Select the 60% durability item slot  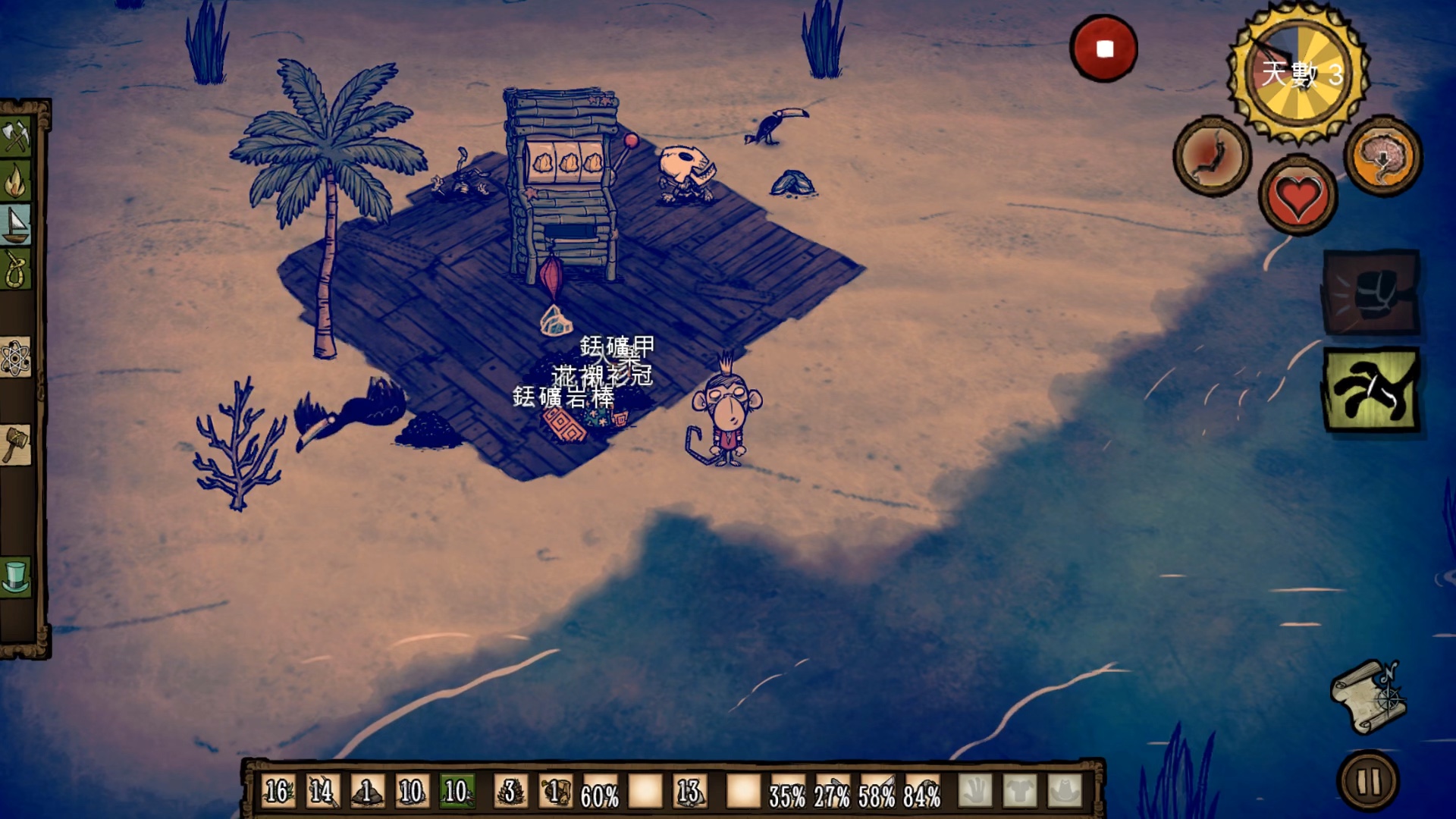pyautogui.click(x=600, y=793)
